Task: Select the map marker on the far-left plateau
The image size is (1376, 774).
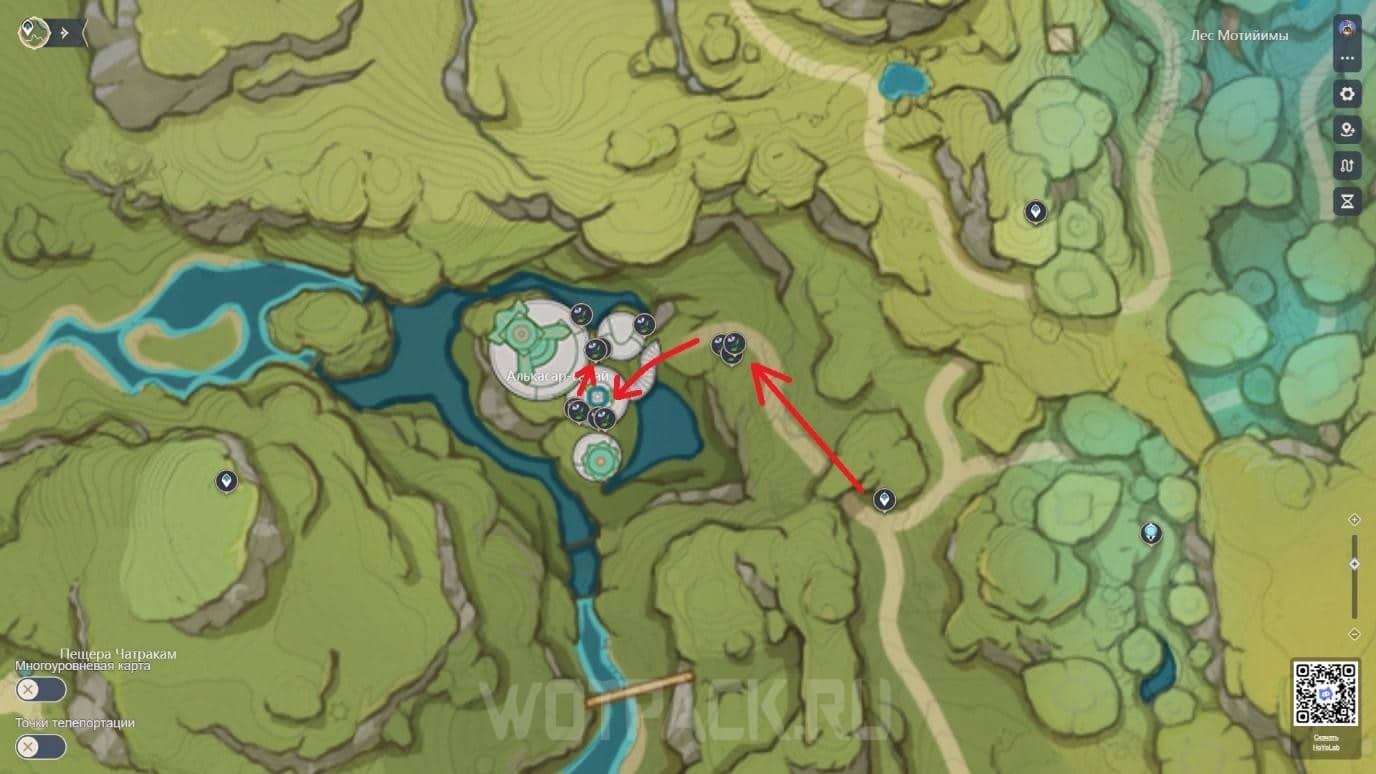Action: pyautogui.click(x=227, y=482)
